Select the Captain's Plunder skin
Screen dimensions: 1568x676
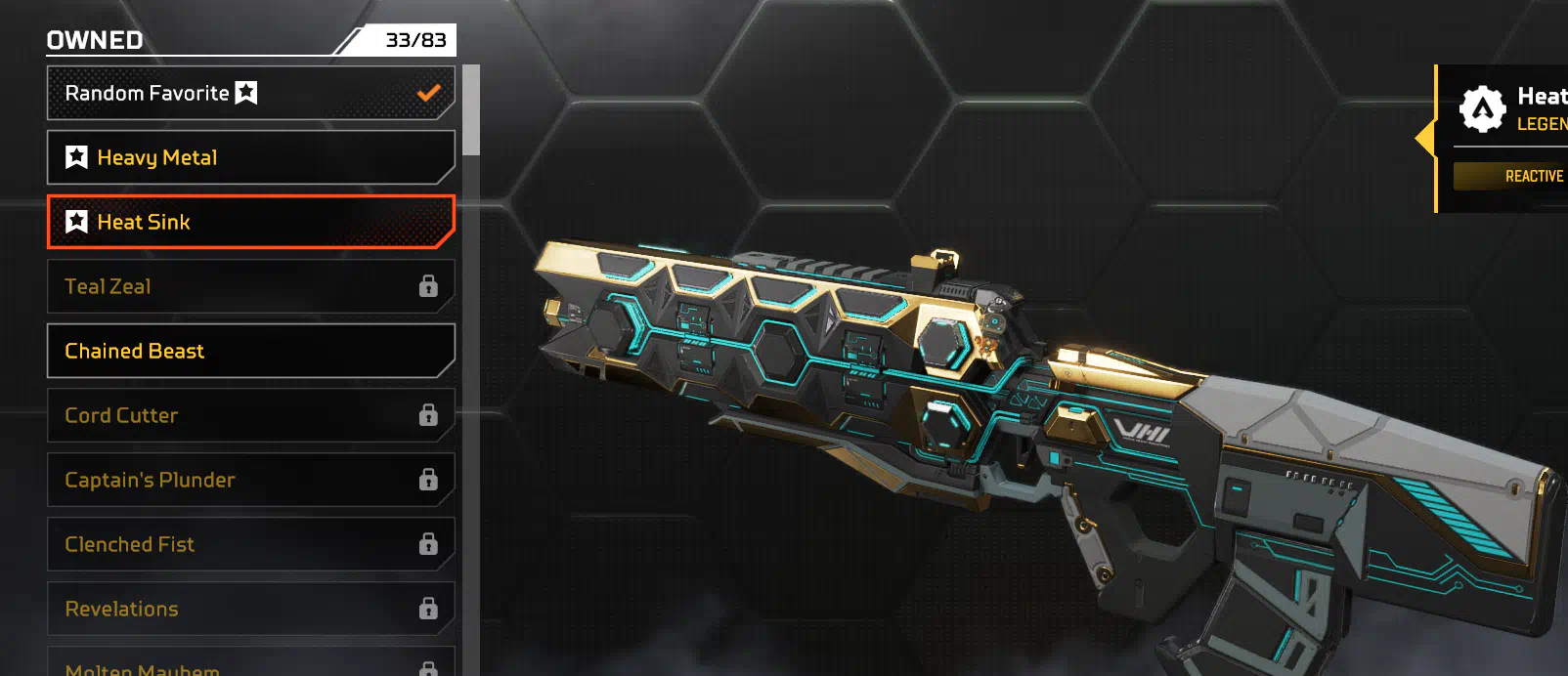click(250, 480)
